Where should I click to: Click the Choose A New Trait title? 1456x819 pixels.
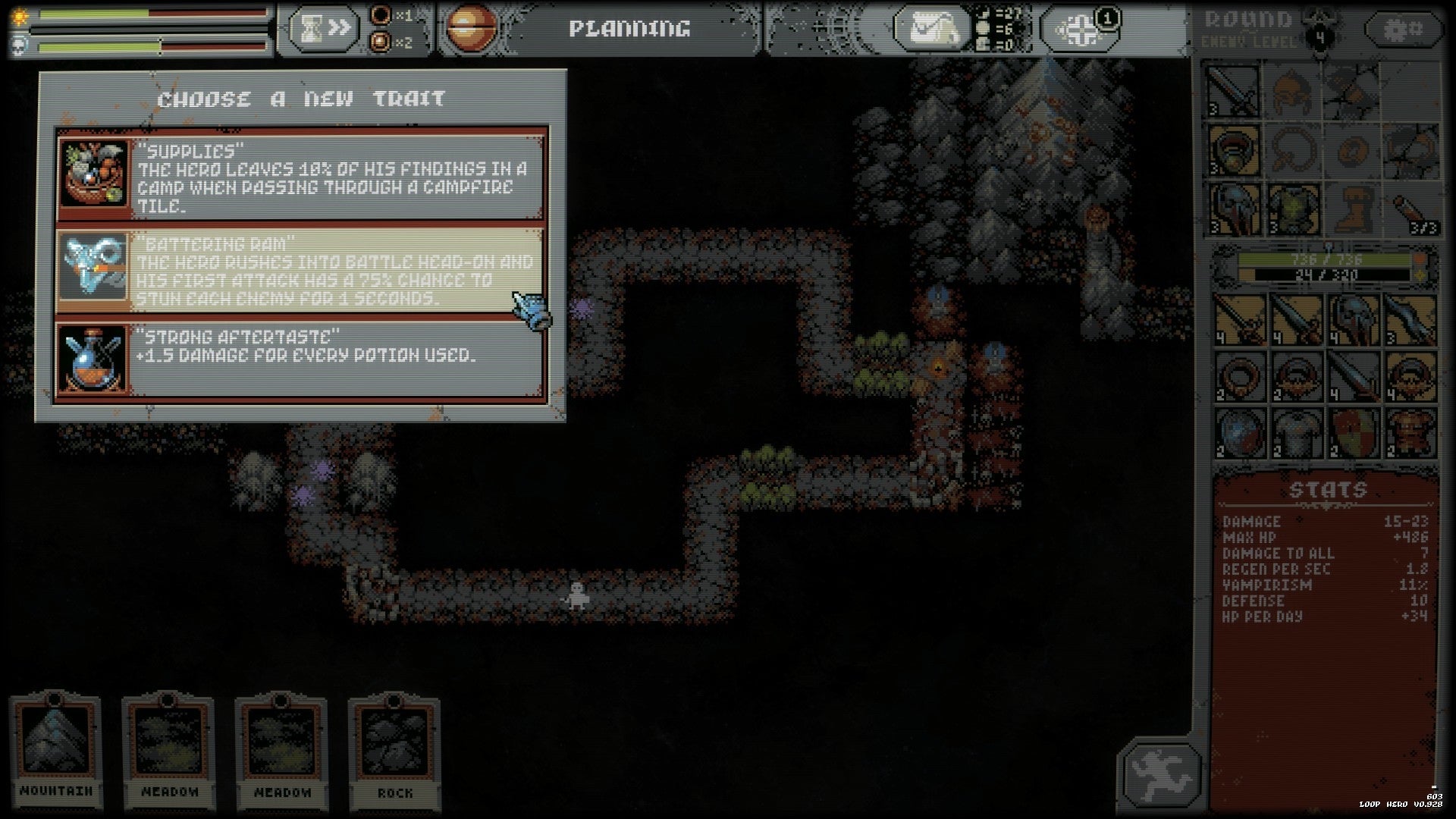[301, 99]
